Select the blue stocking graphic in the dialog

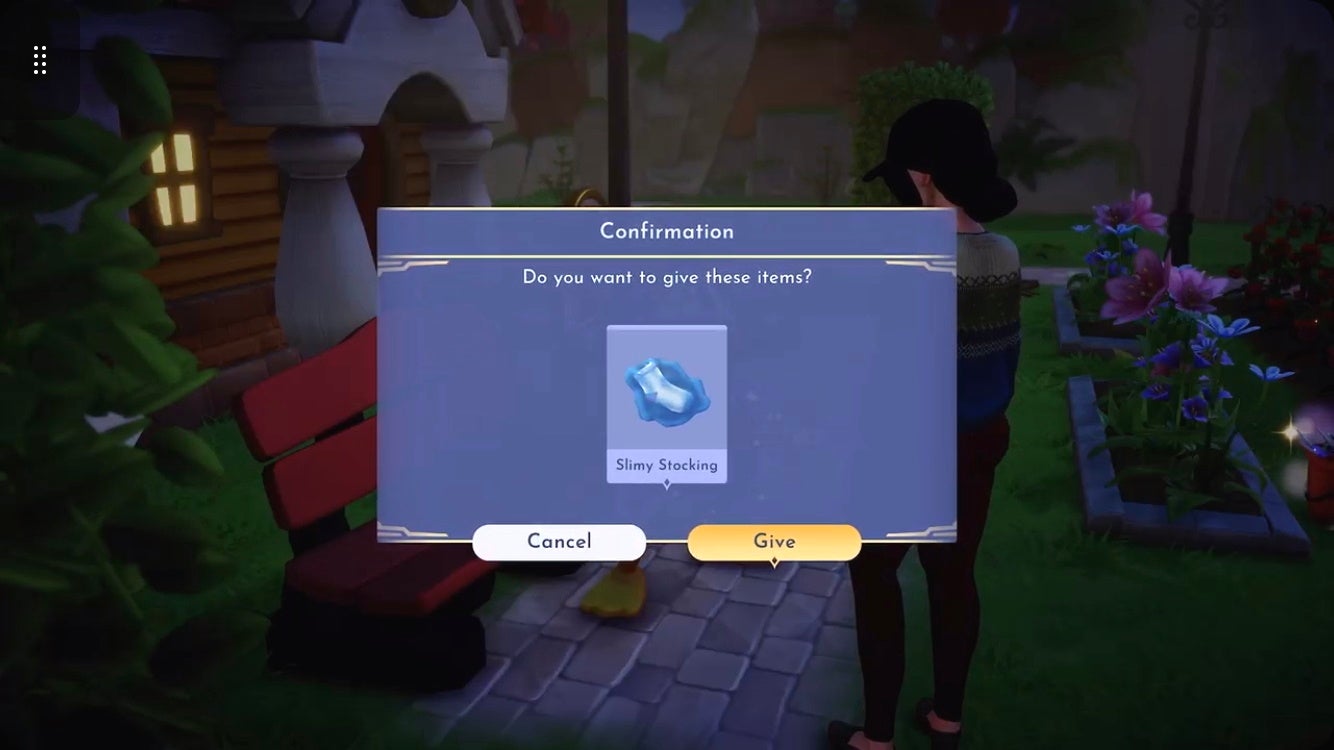pyautogui.click(x=667, y=390)
